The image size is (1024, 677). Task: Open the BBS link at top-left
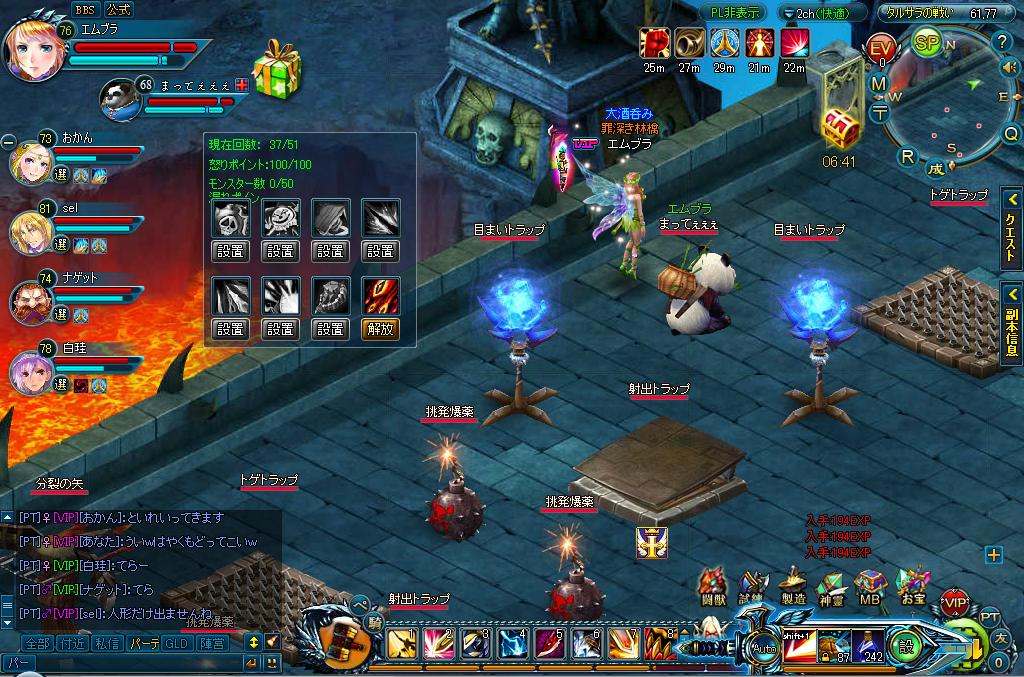[84, 8]
